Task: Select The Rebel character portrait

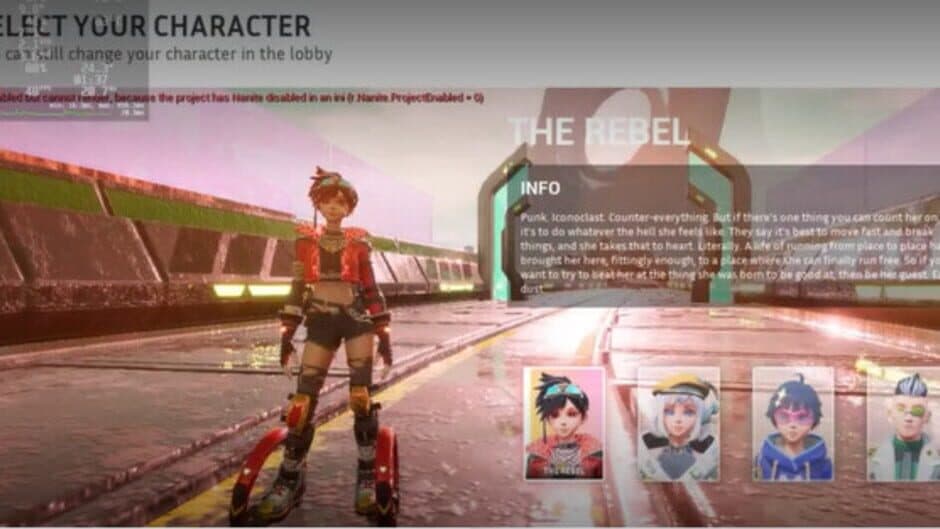Action: click(564, 423)
